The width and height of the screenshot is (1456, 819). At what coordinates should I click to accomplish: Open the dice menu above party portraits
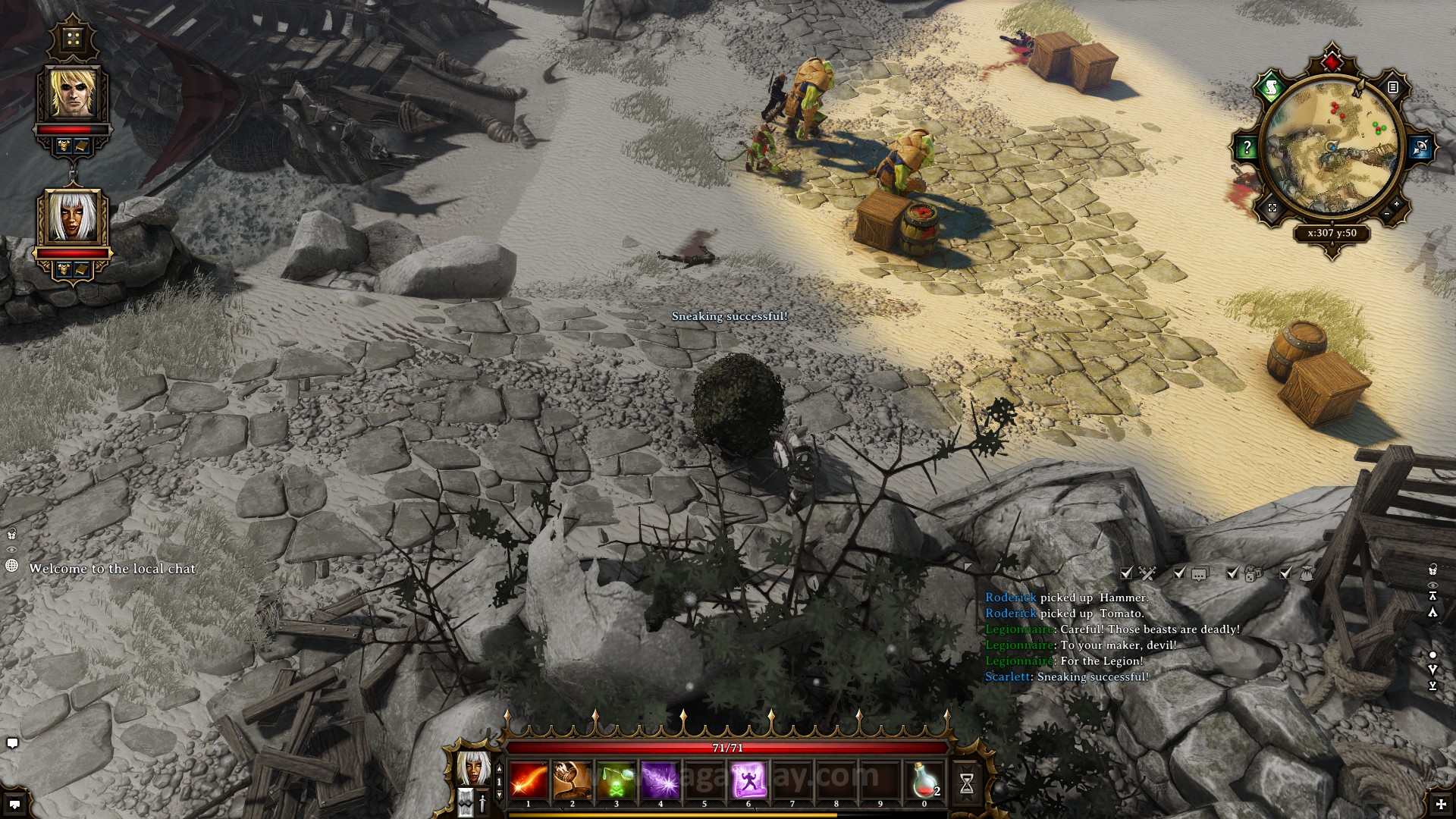coord(73,39)
